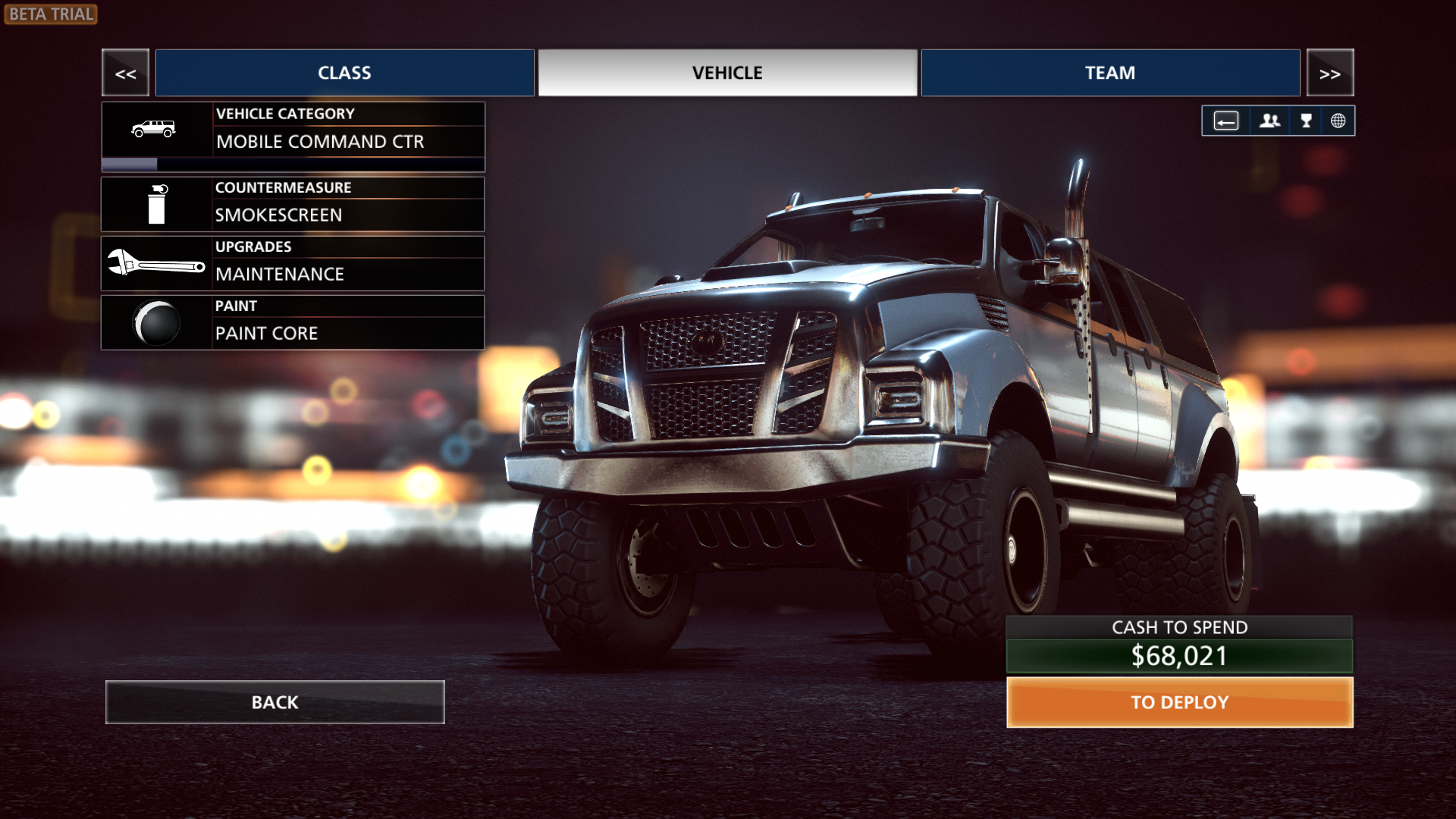Select the Mobile Command Ctr vehicle icon
The height and width of the screenshot is (819, 1456).
point(154,129)
